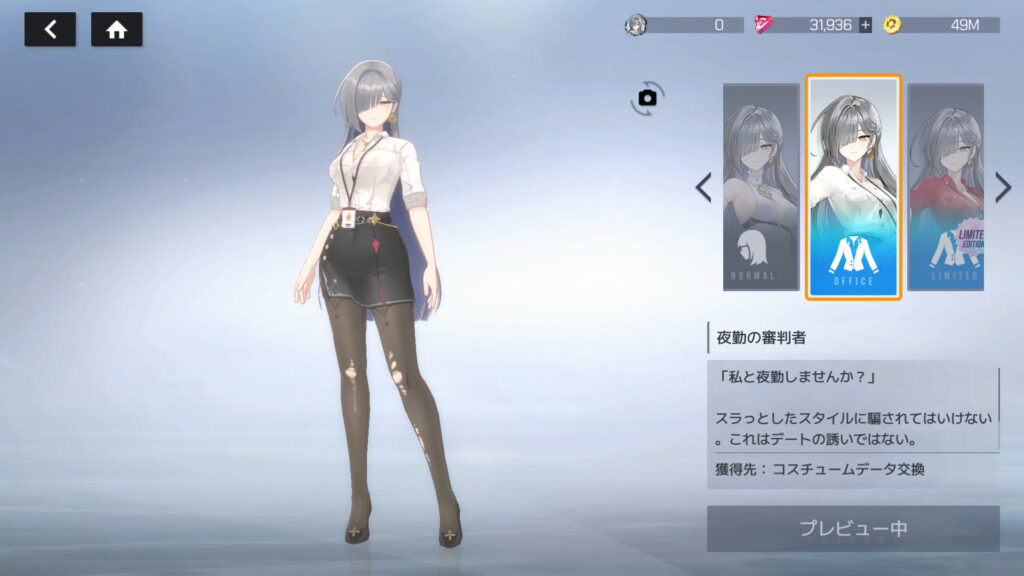Show previous costumes with left arrow
Image resolution: width=1024 pixels, height=576 pixels.
point(703,187)
